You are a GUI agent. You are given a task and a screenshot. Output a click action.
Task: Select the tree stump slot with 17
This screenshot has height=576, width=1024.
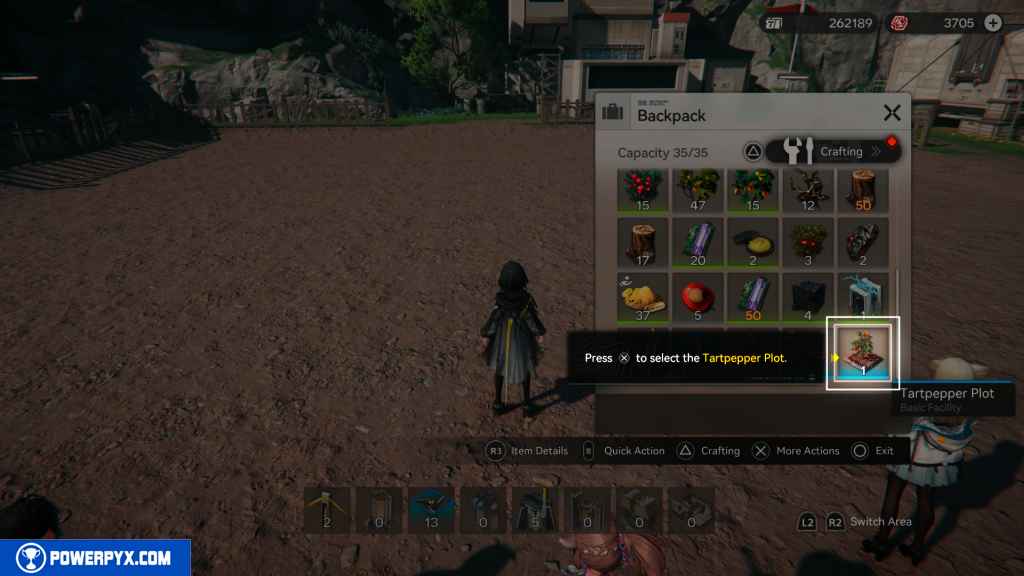pyautogui.click(x=644, y=243)
